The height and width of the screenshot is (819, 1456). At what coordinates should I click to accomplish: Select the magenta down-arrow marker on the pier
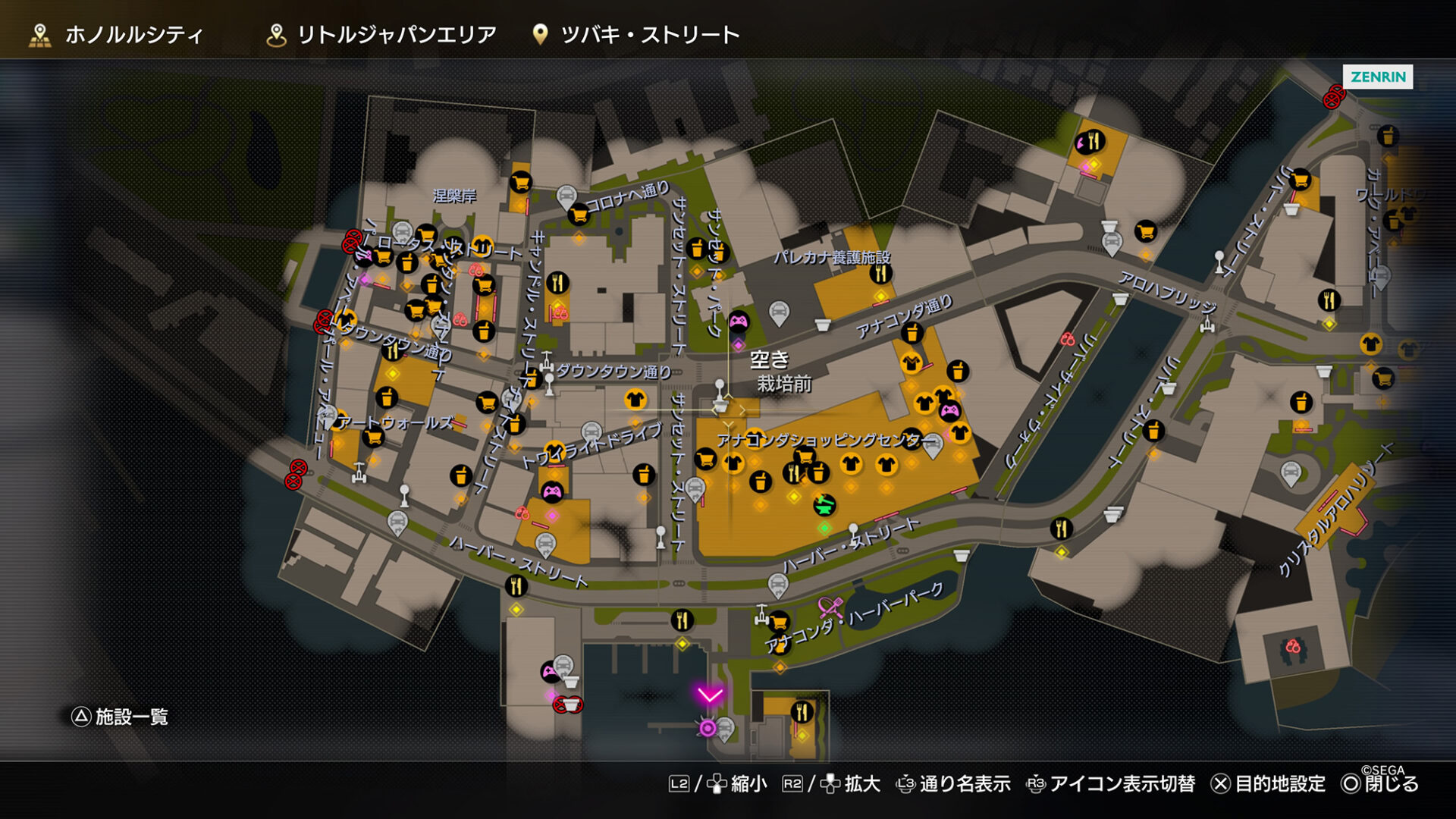pos(710,695)
